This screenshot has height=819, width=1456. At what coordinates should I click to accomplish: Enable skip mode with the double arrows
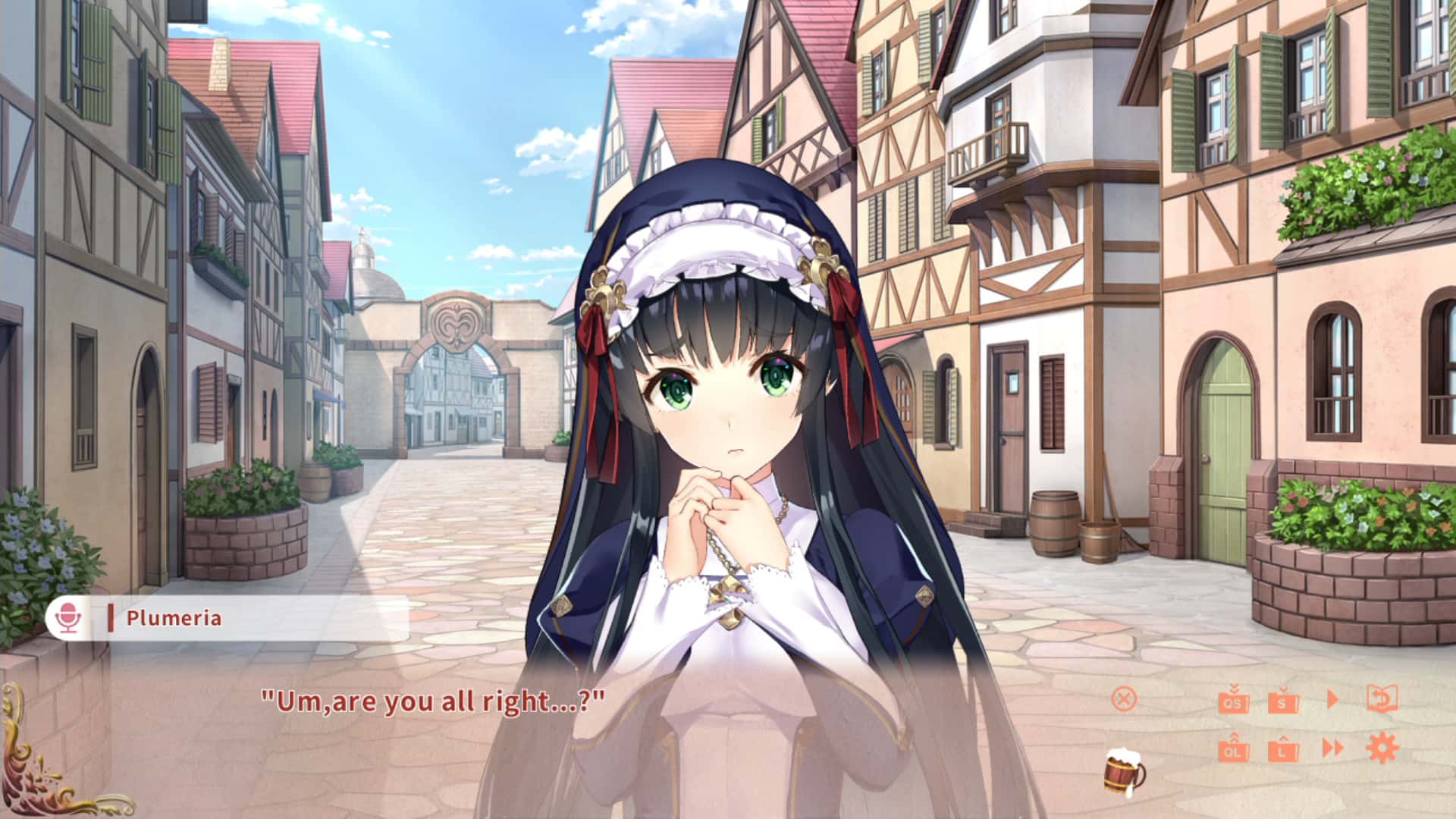click(1332, 747)
